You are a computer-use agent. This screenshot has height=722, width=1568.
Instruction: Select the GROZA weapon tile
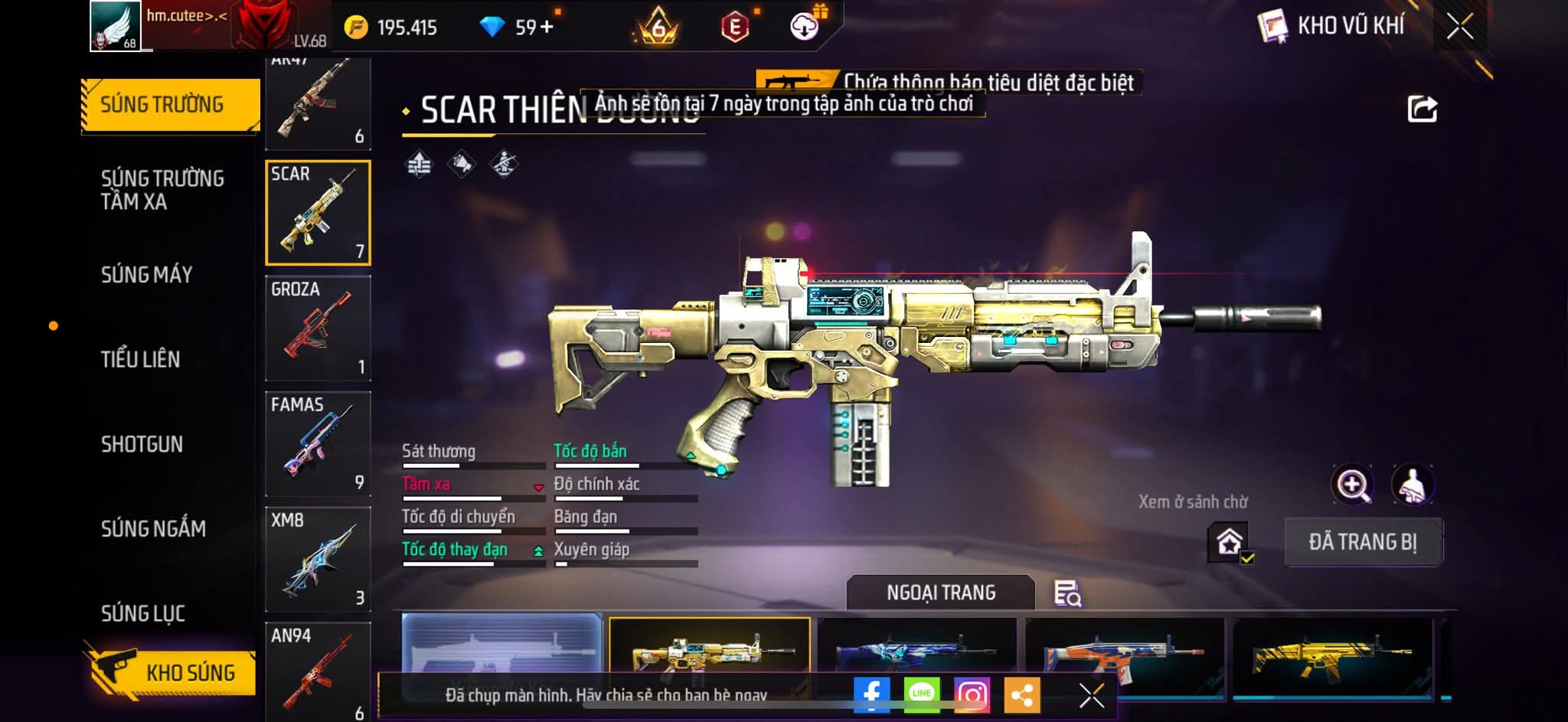318,328
